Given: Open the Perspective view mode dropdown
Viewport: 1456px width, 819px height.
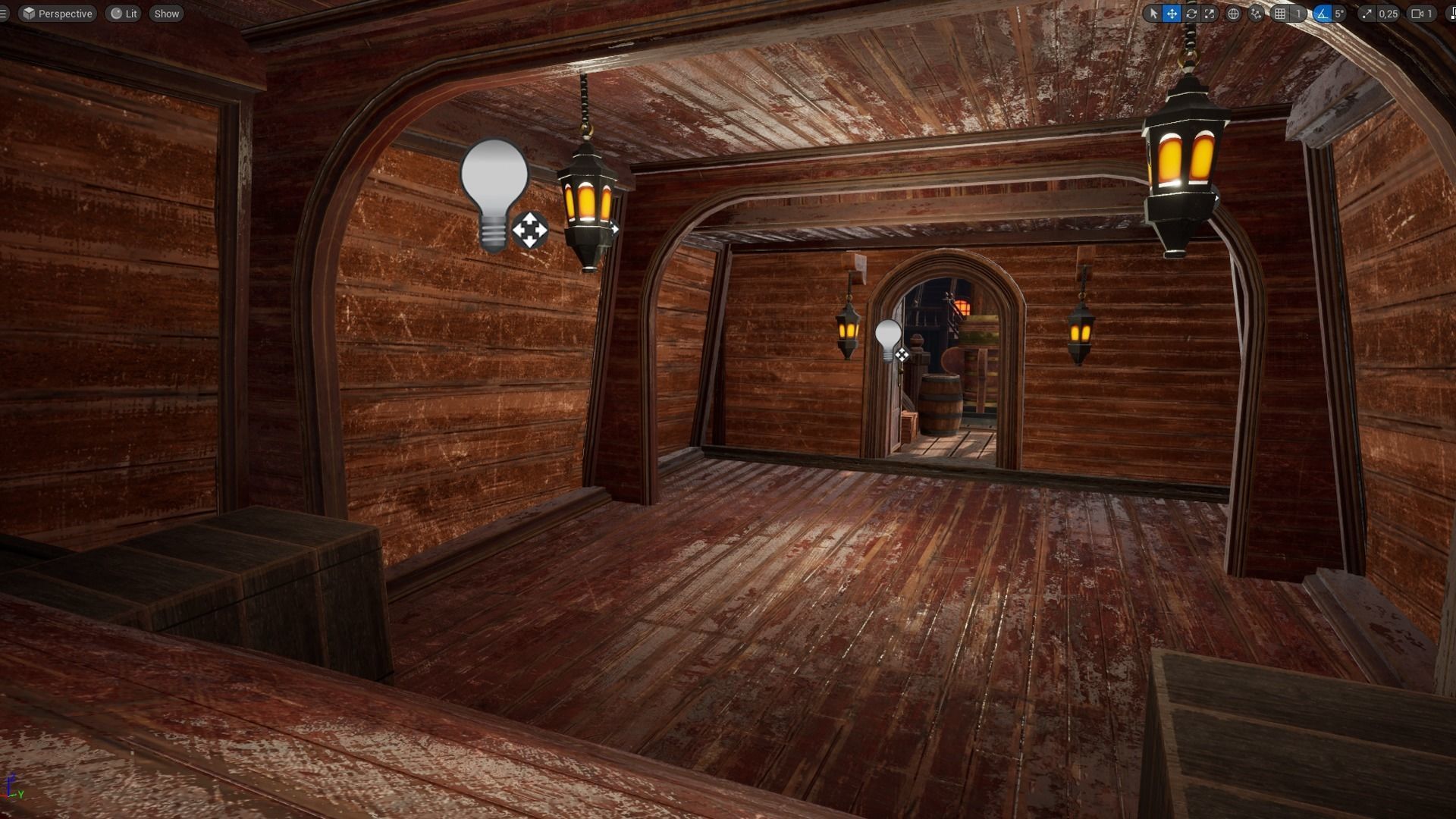Looking at the screenshot, I should [x=58, y=14].
